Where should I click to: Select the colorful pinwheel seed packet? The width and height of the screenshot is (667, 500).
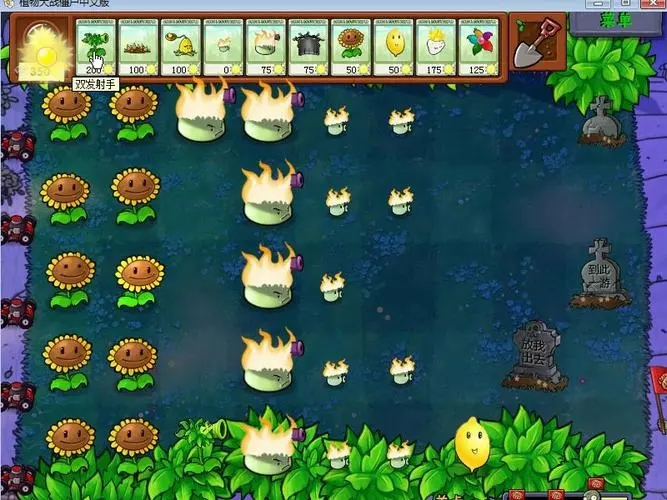pyautogui.click(x=479, y=47)
